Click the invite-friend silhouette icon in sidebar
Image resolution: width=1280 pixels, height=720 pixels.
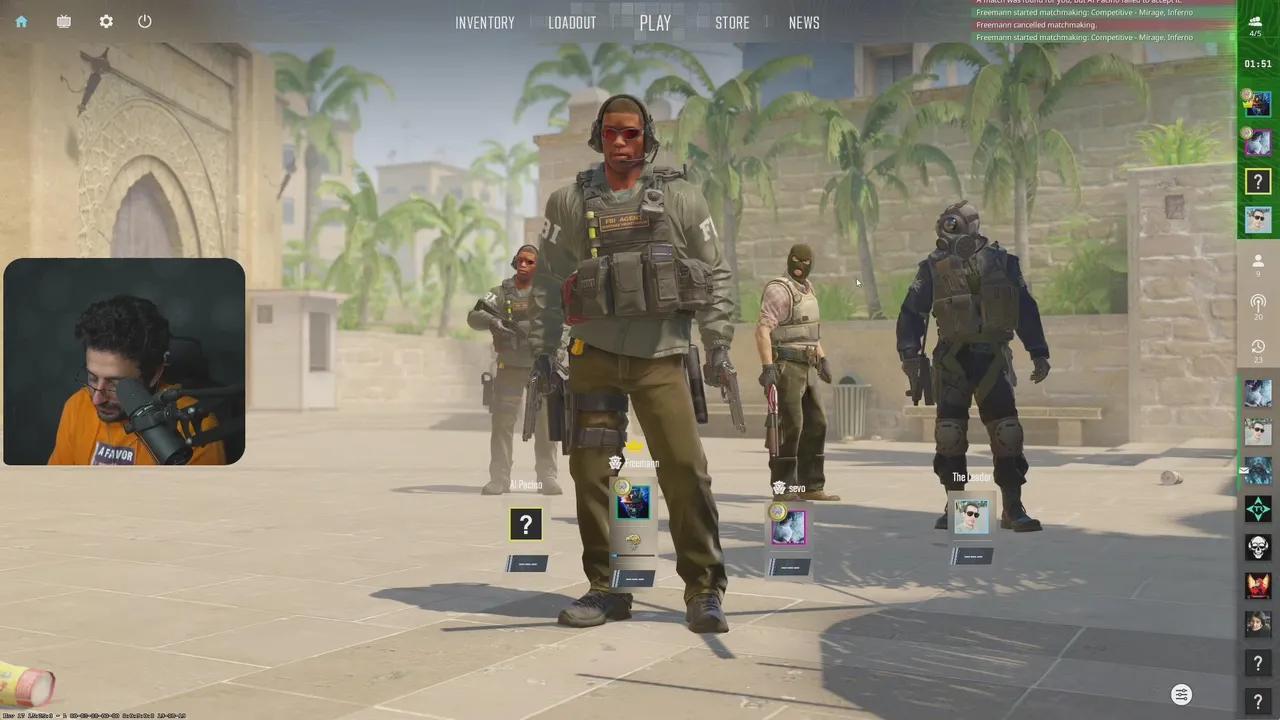[1258, 261]
